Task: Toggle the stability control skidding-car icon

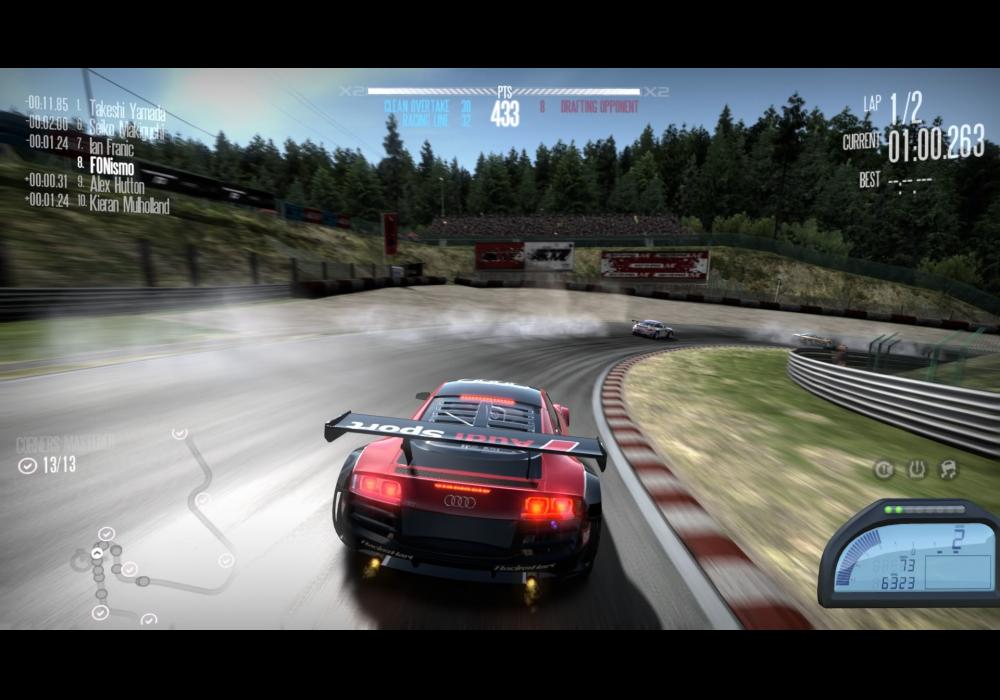Action: pos(948,469)
